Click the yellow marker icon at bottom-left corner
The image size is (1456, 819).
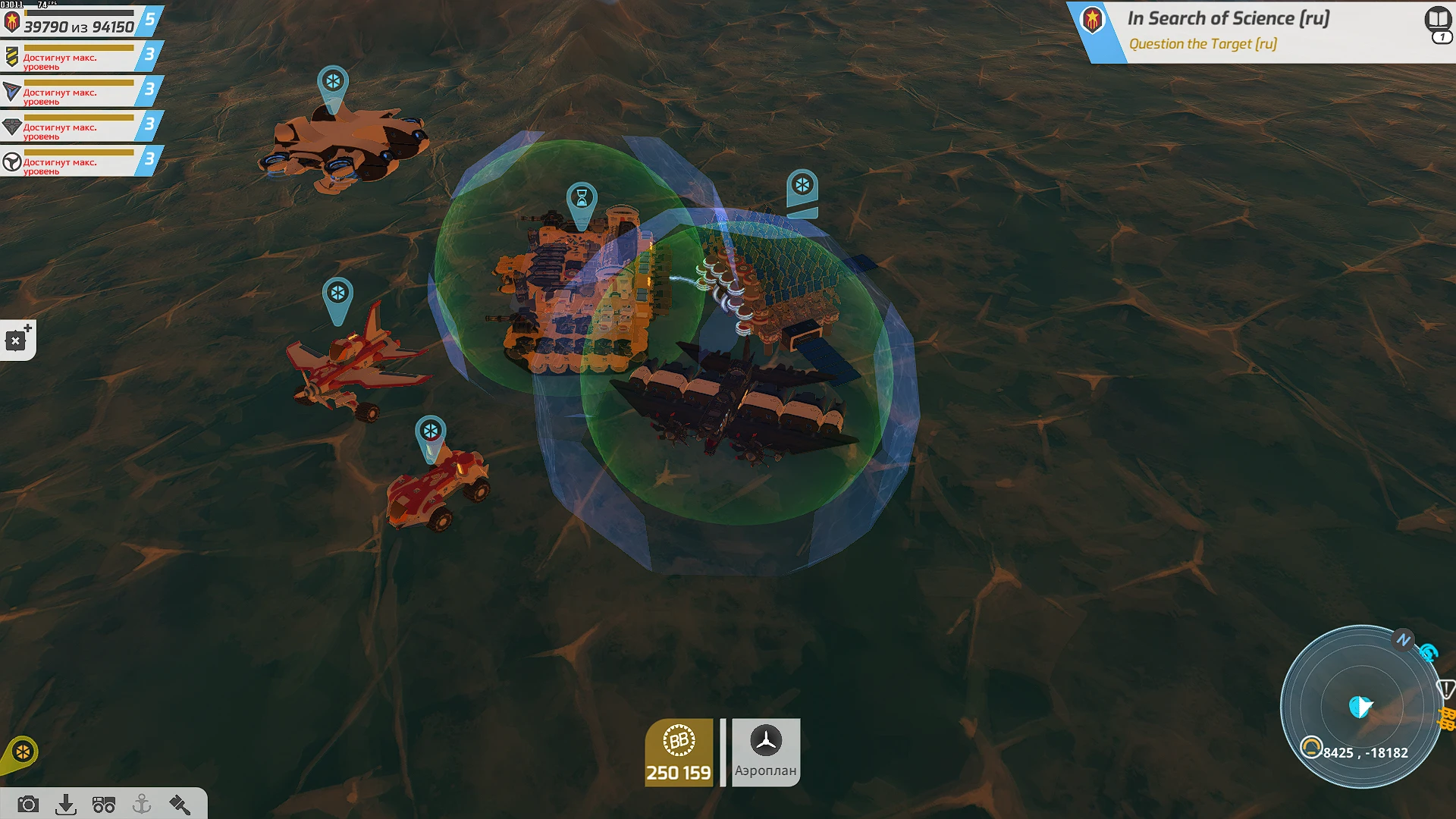(23, 751)
